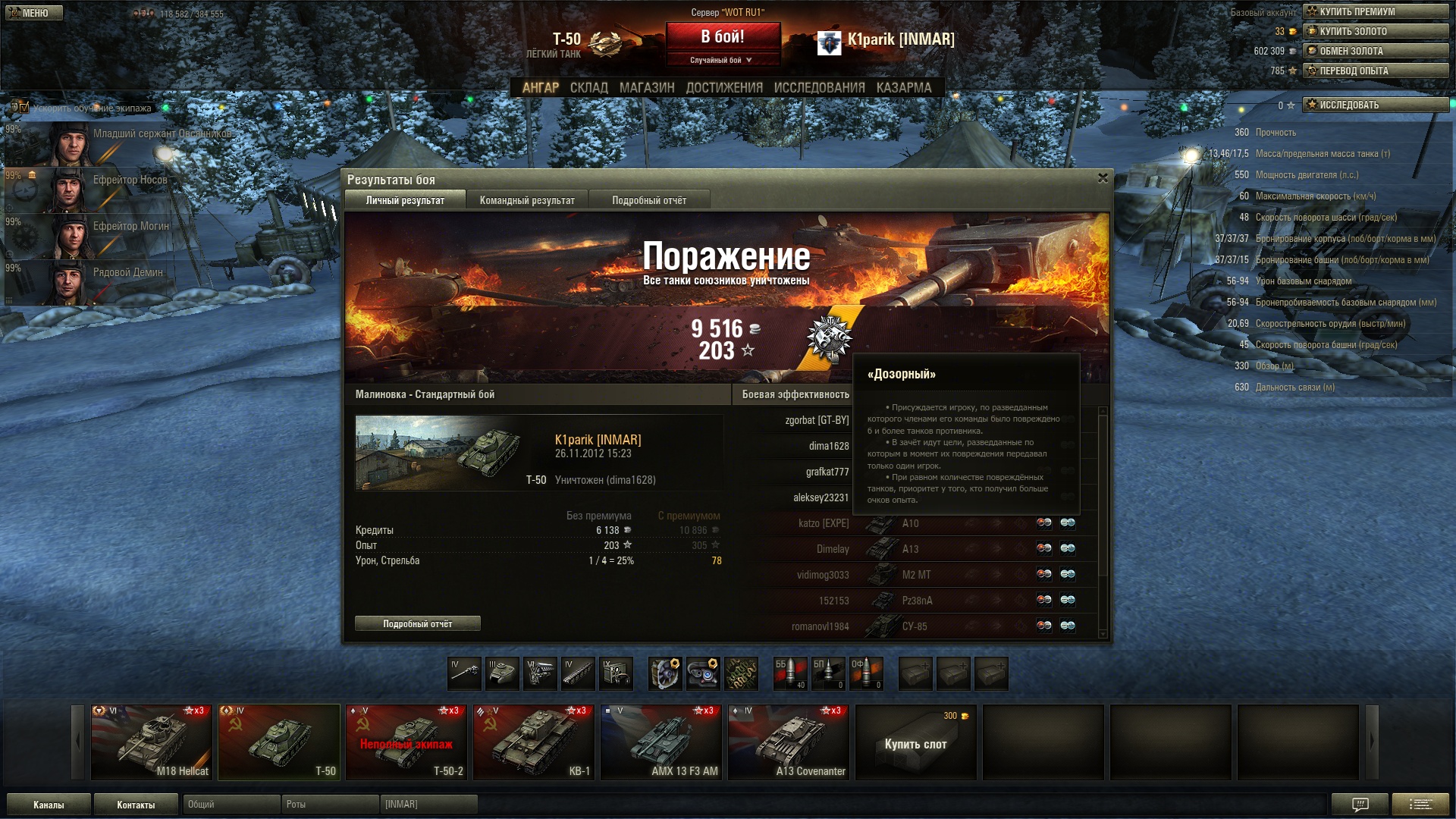The height and width of the screenshot is (819, 1456).
Task: Choose the AMX 13 F3 AM tank
Action: pos(661,742)
